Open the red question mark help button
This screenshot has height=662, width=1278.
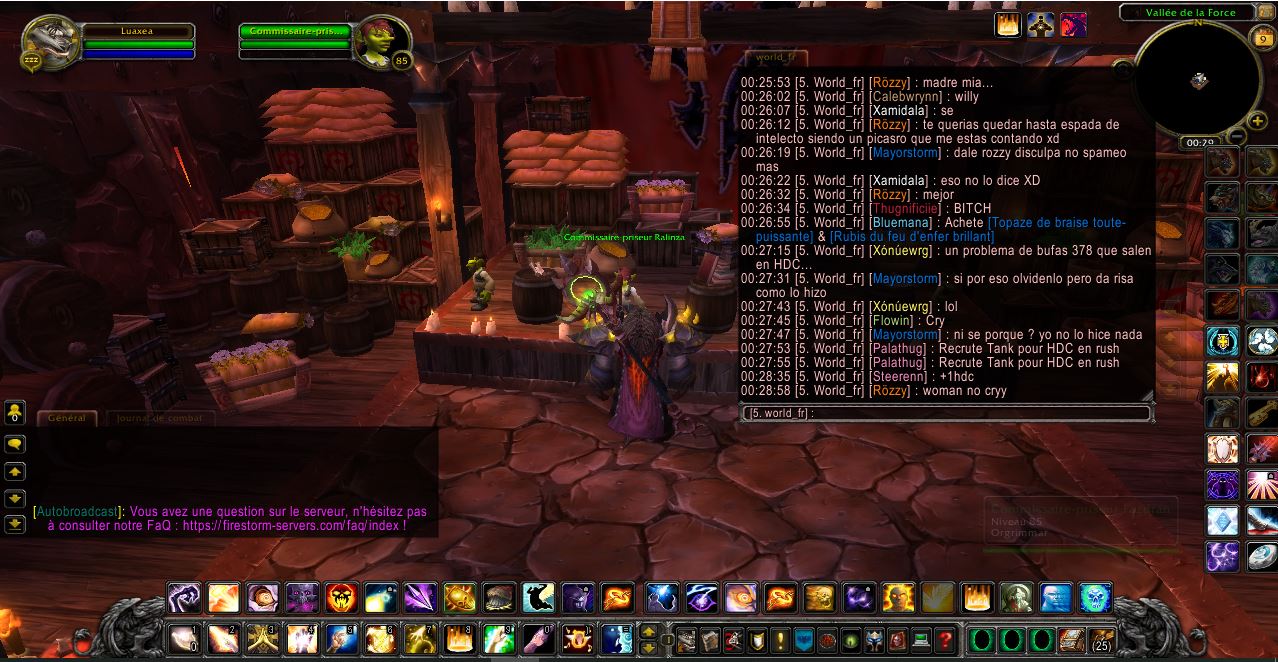(x=945, y=639)
